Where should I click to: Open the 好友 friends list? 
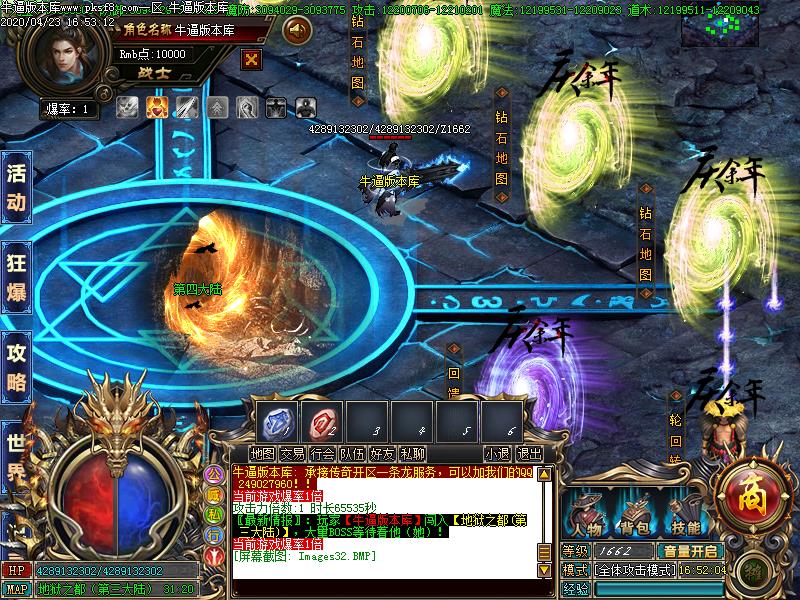(x=382, y=453)
